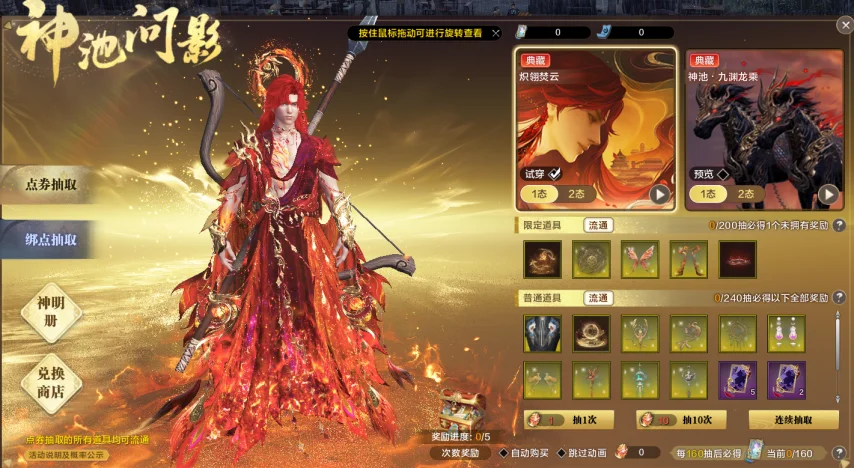Select the 炽翎焚云 outfit card
The image size is (854, 468).
596,115
